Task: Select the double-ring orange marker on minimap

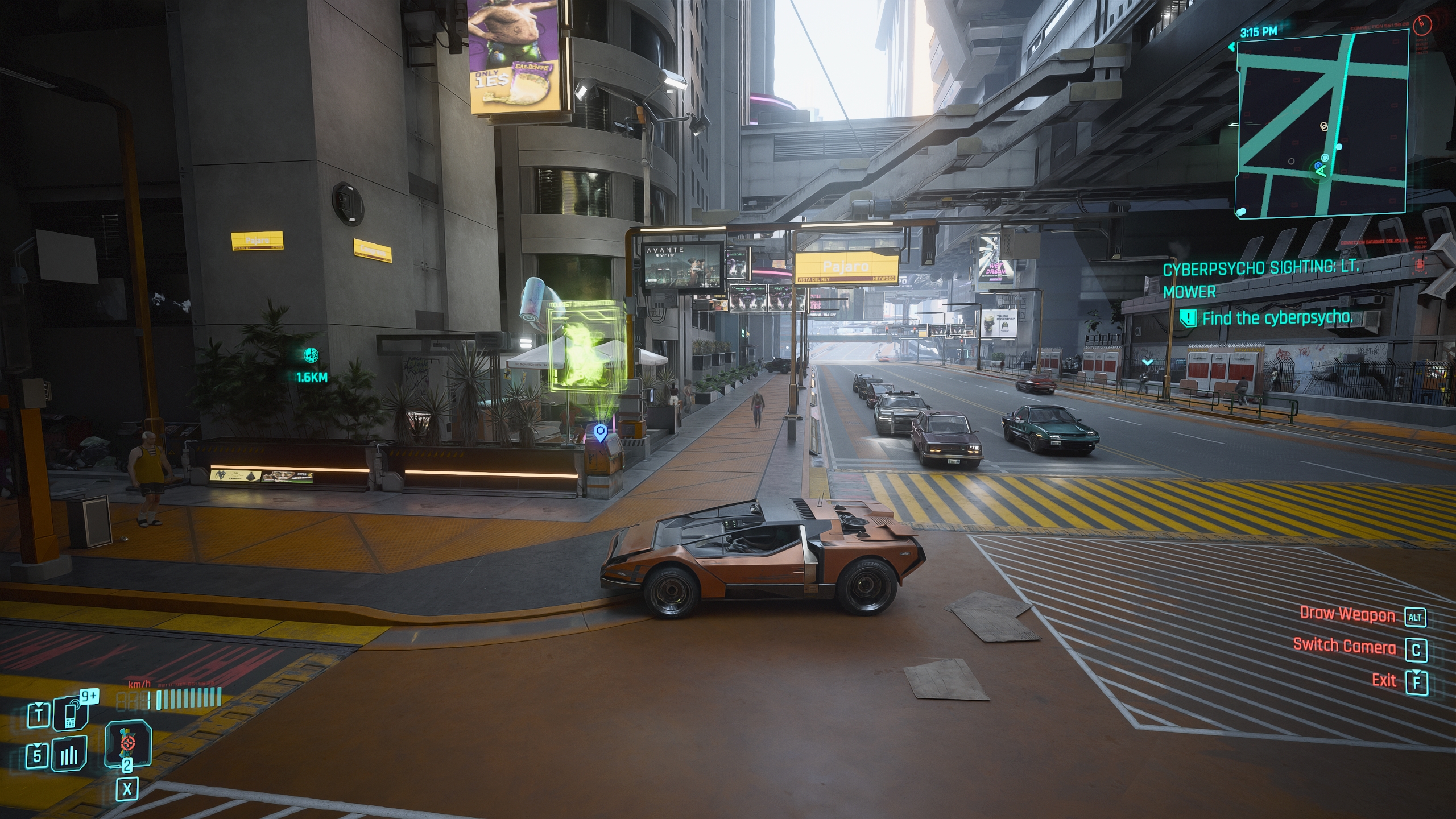Action: click(1324, 126)
